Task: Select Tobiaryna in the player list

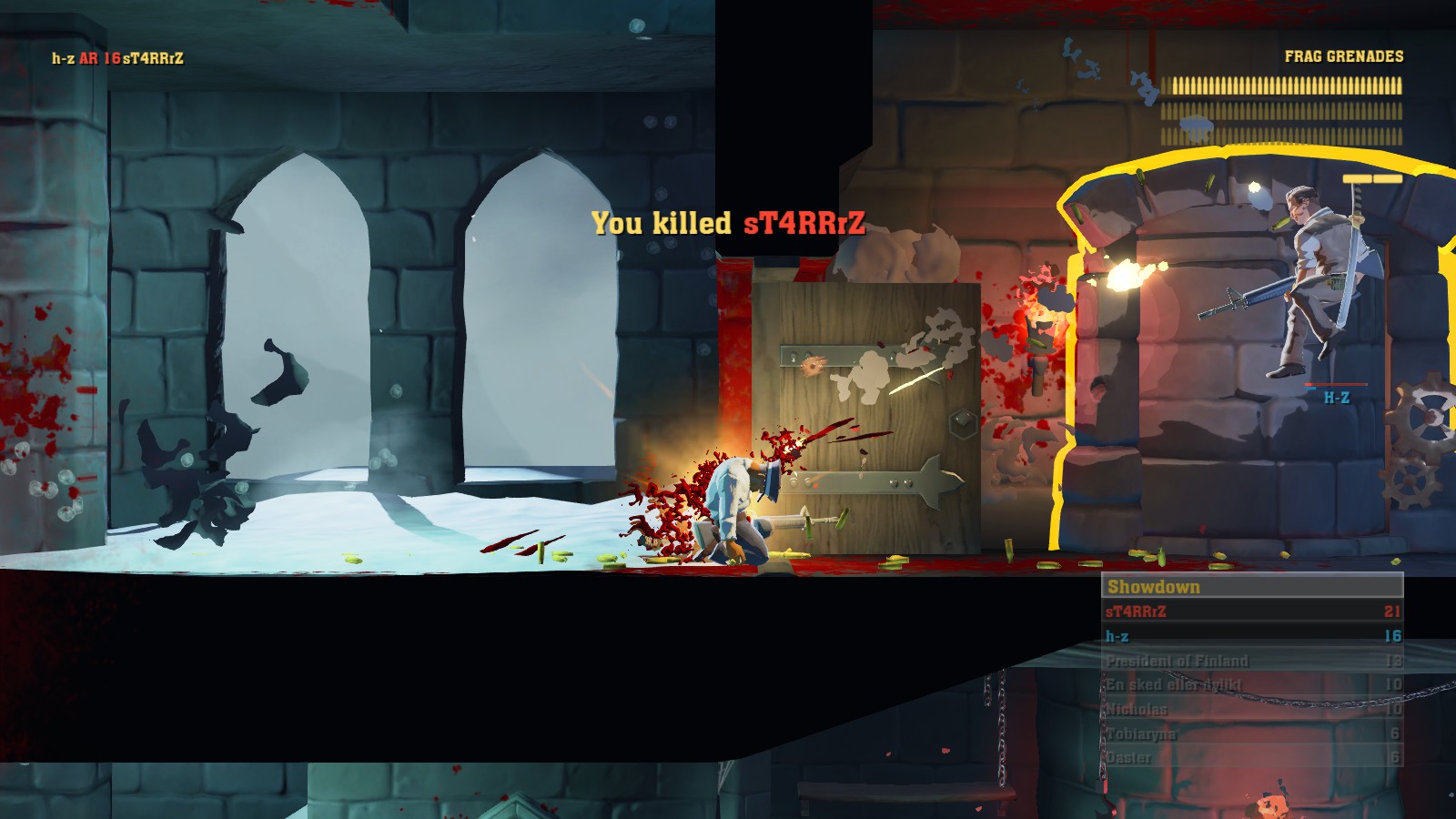Action: click(1251, 733)
